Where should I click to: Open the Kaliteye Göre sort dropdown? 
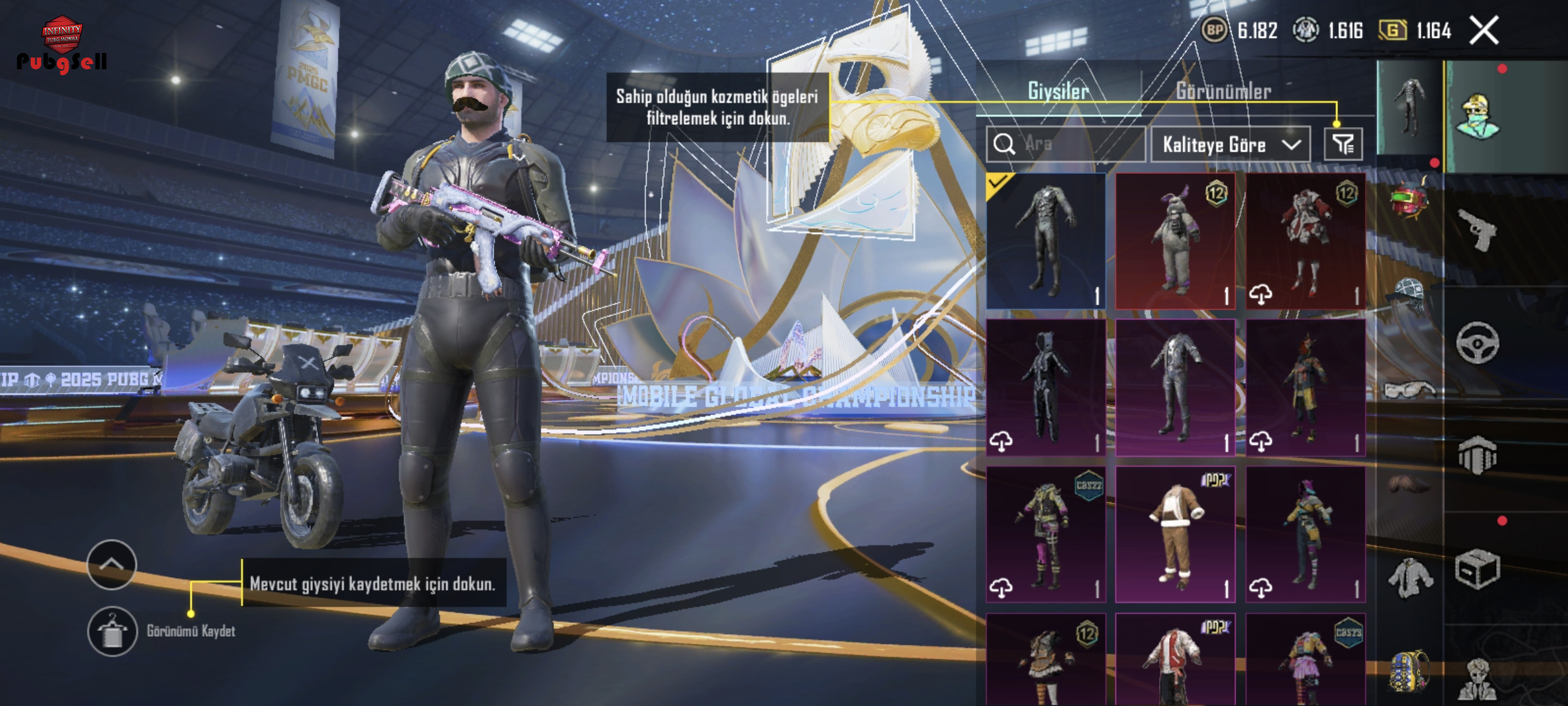click(x=1230, y=144)
